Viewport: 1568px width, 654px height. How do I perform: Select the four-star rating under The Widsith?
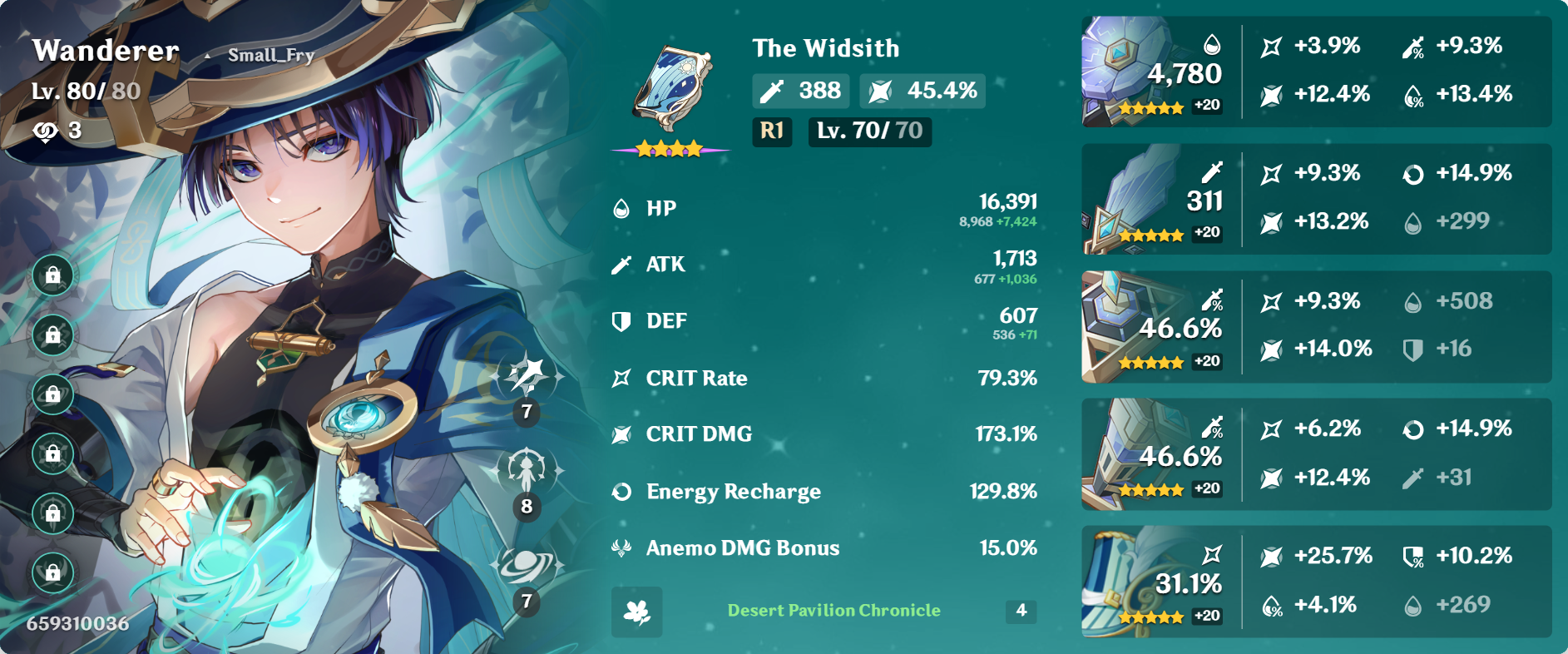[x=670, y=147]
